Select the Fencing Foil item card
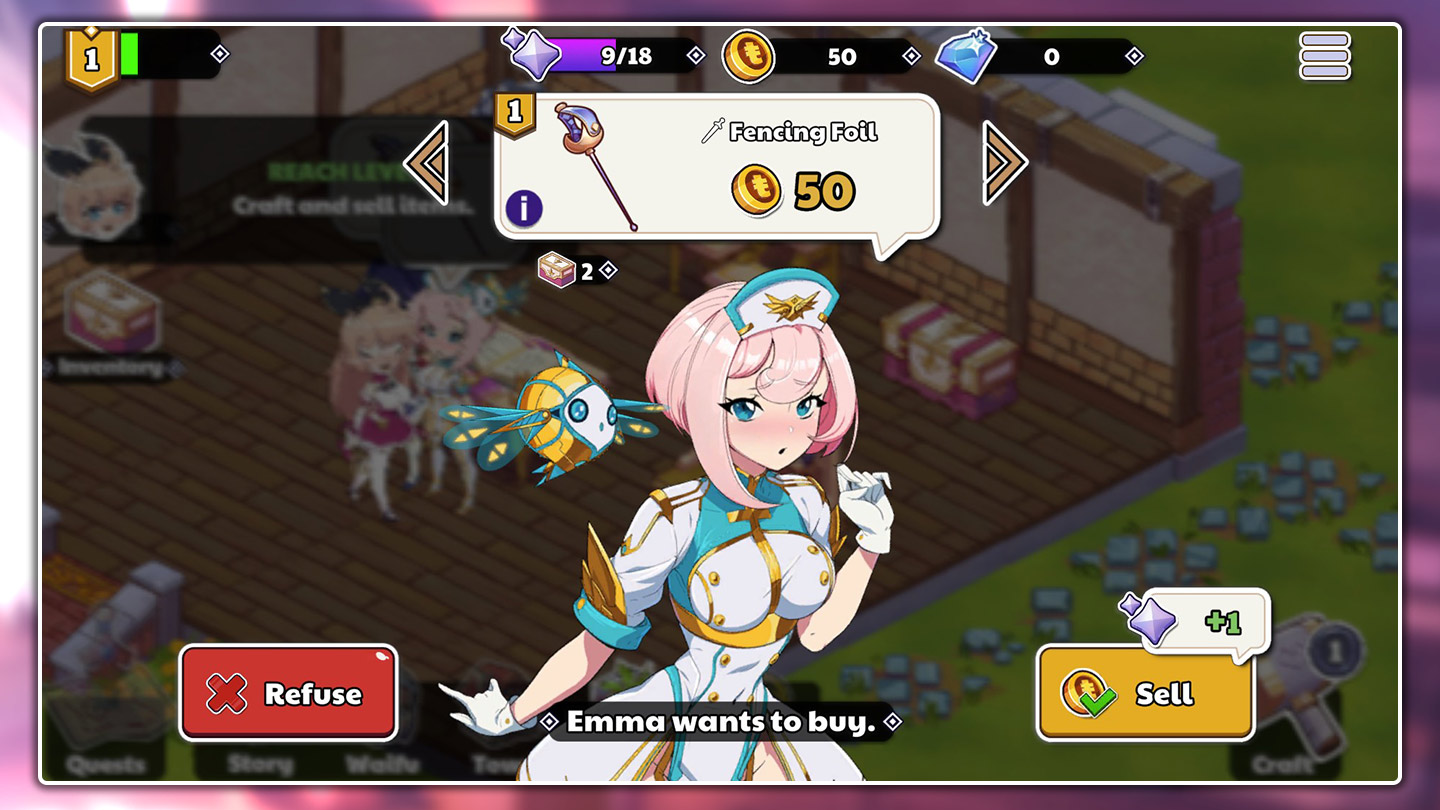The height and width of the screenshot is (810, 1440). [x=715, y=166]
